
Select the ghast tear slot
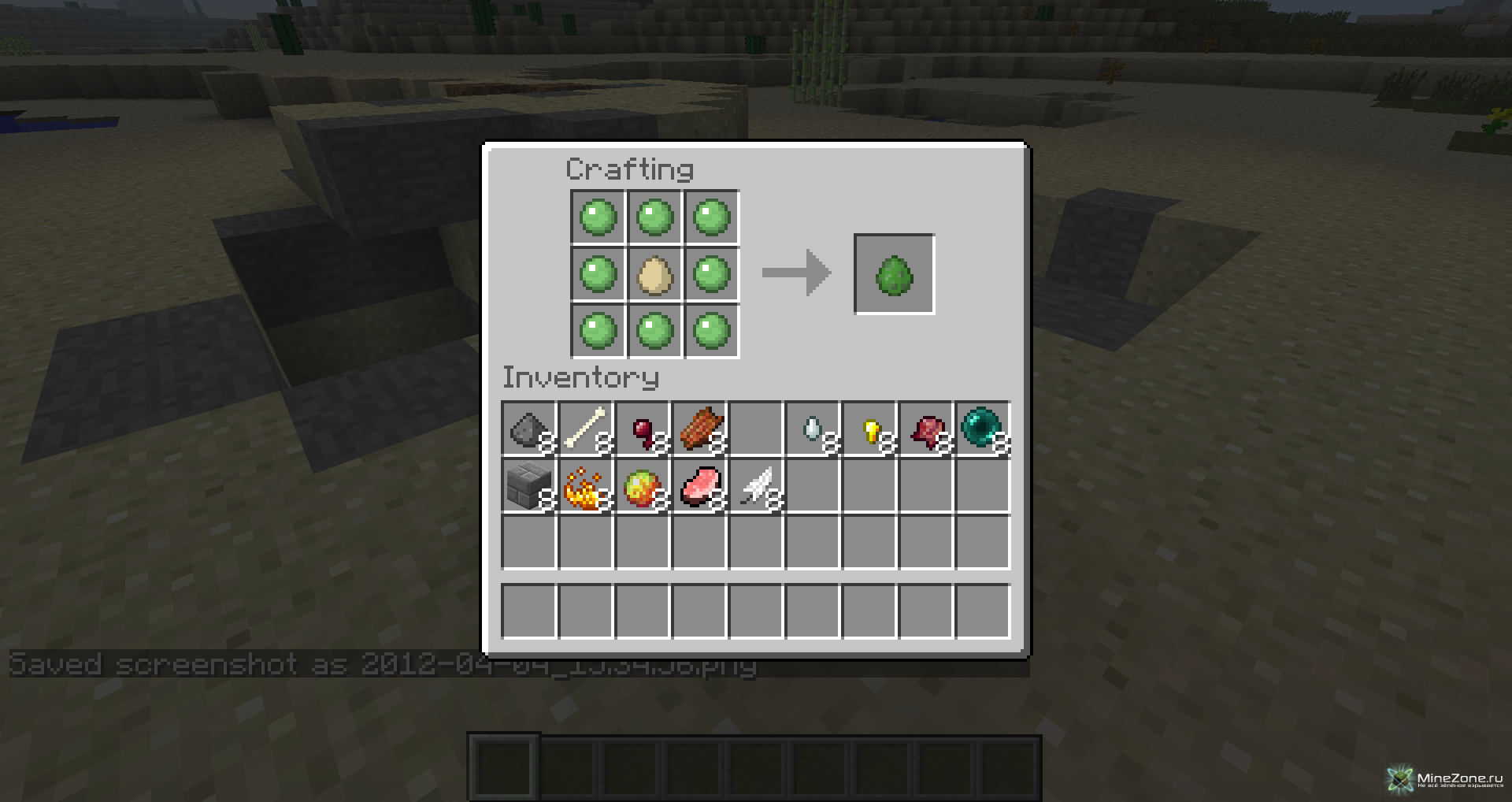click(813, 429)
